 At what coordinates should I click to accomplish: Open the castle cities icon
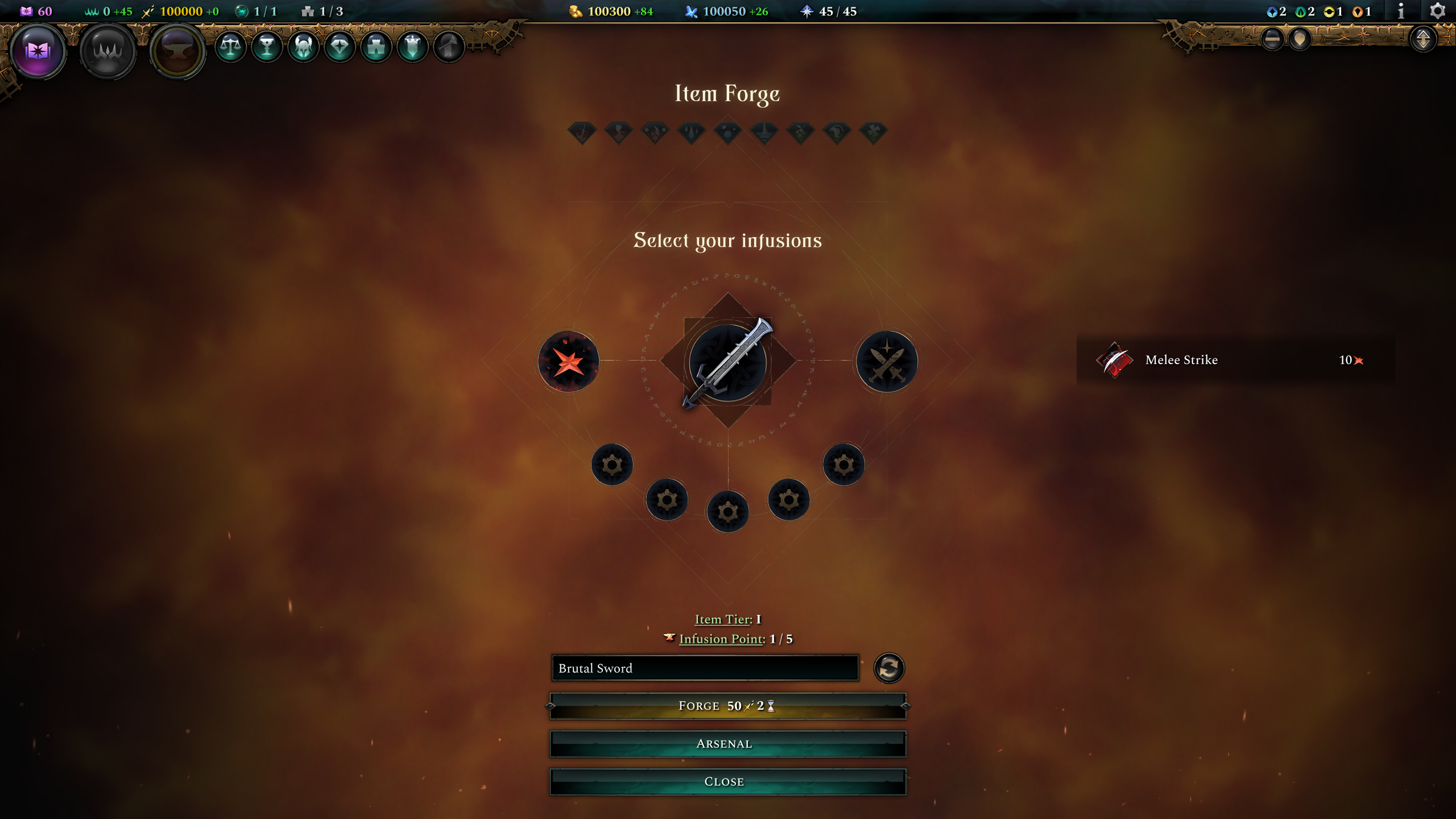click(x=376, y=47)
